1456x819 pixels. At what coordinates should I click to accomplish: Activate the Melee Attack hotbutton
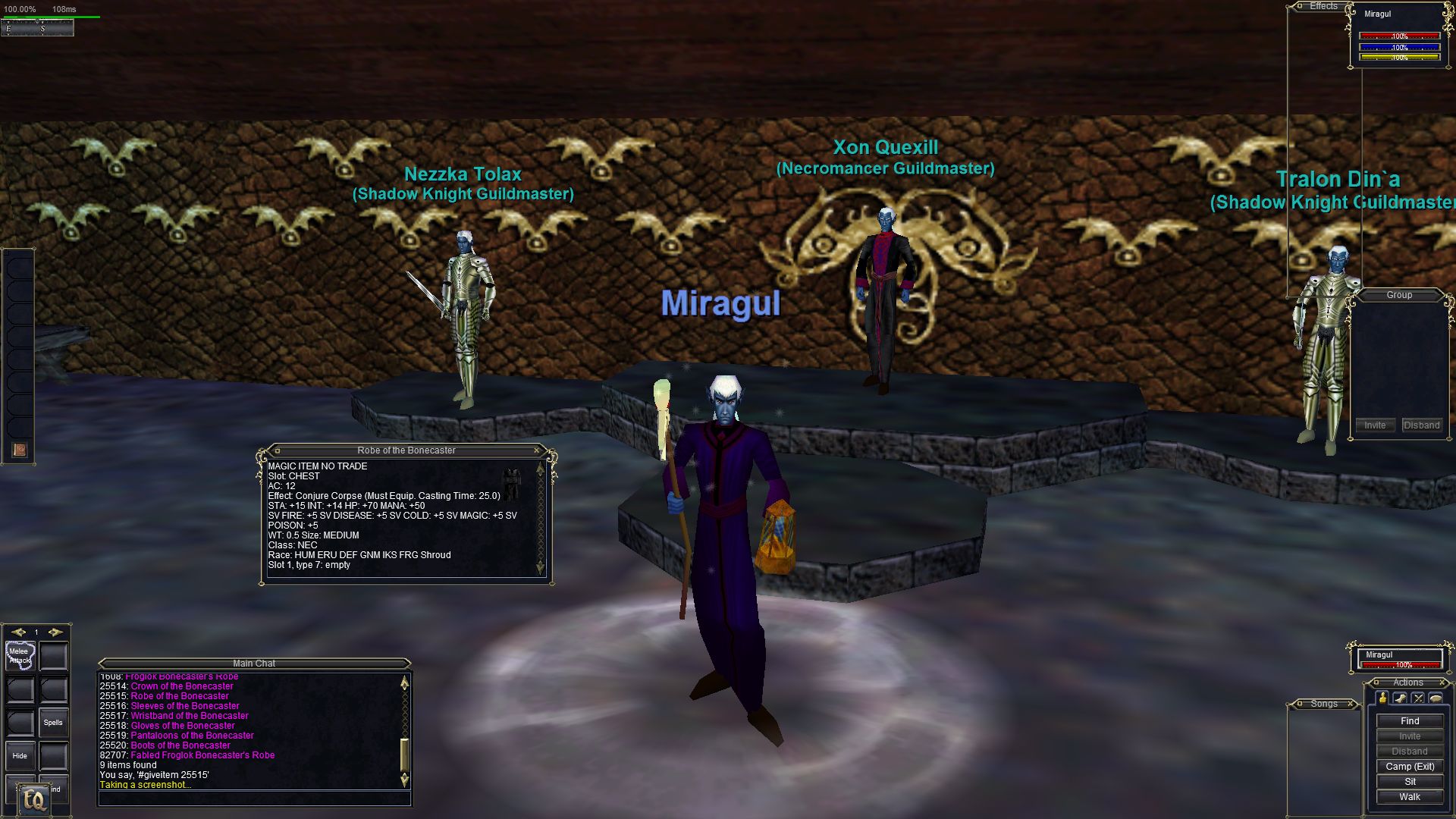(x=20, y=656)
